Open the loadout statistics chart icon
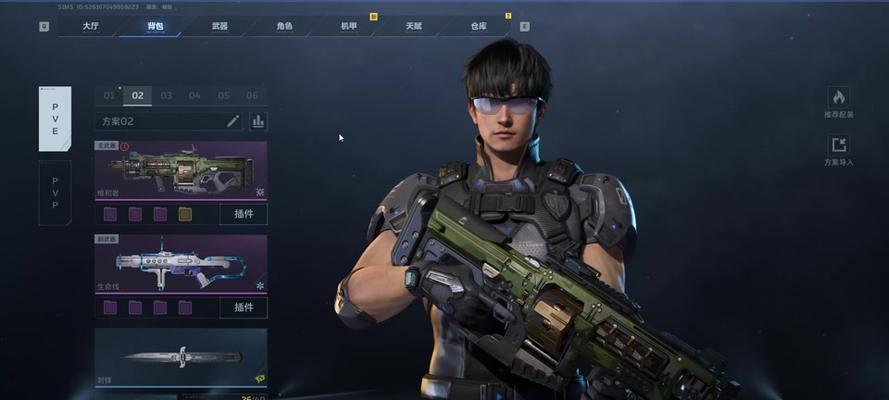Image resolution: width=889 pixels, height=400 pixels. pos(258,121)
